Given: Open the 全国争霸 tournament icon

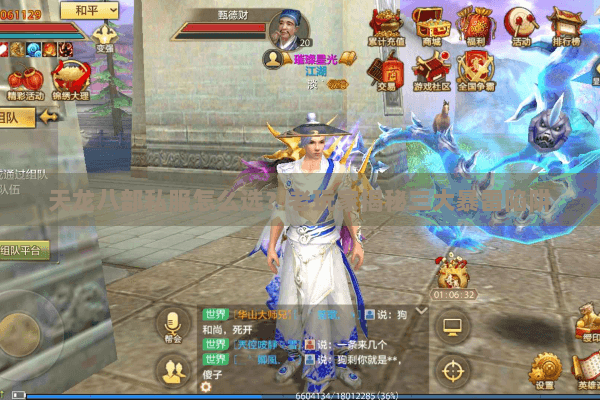Looking at the screenshot, I should click(476, 71).
